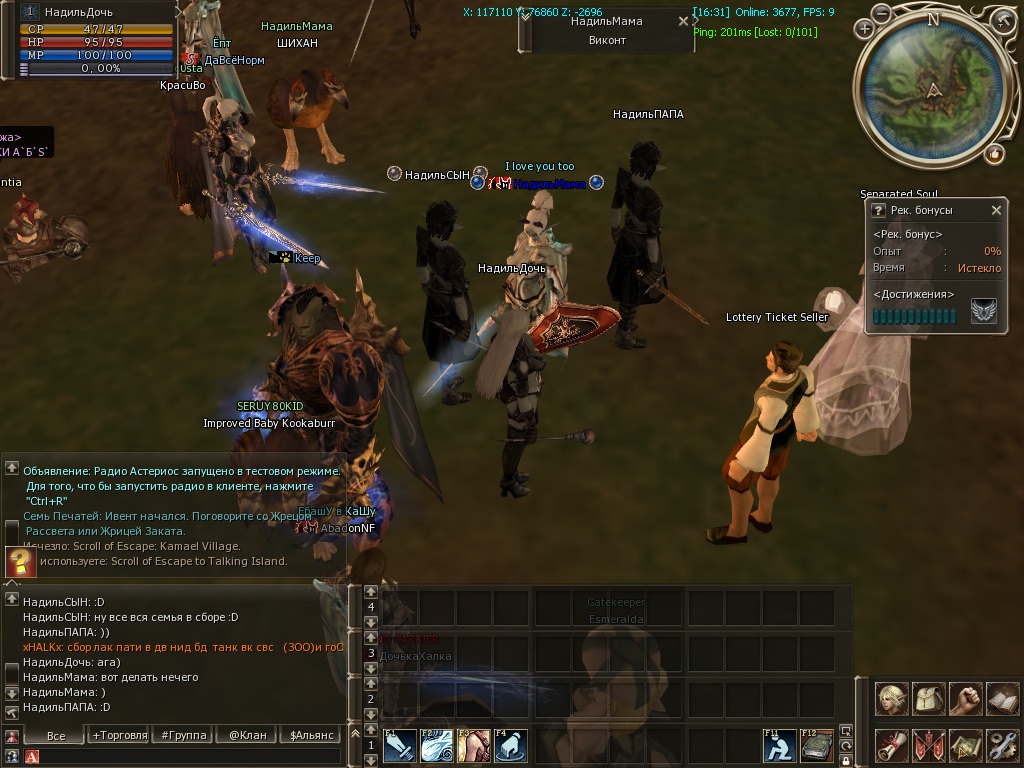Zoom out the minimap with the minus button
This screenshot has width=1024, height=768.
click(881, 14)
